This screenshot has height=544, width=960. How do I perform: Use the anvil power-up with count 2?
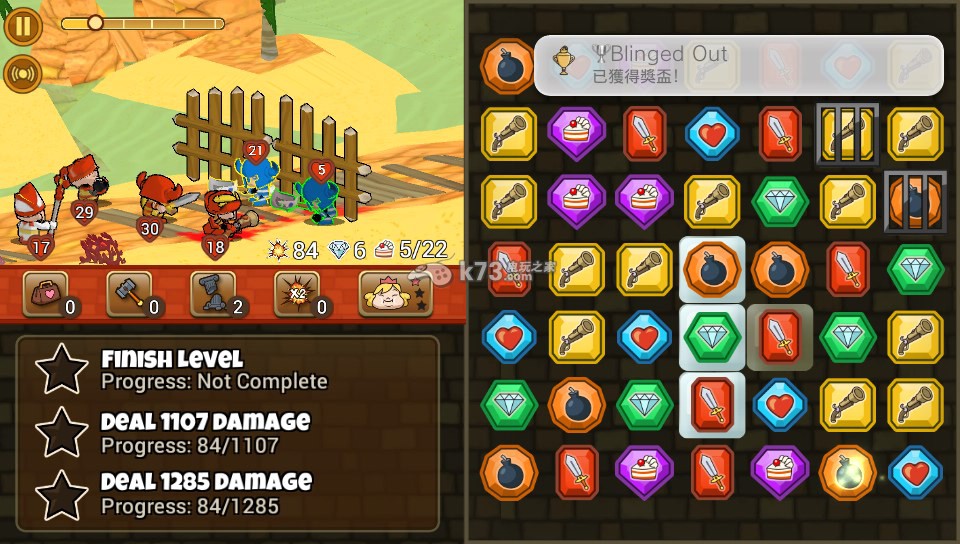pos(214,293)
